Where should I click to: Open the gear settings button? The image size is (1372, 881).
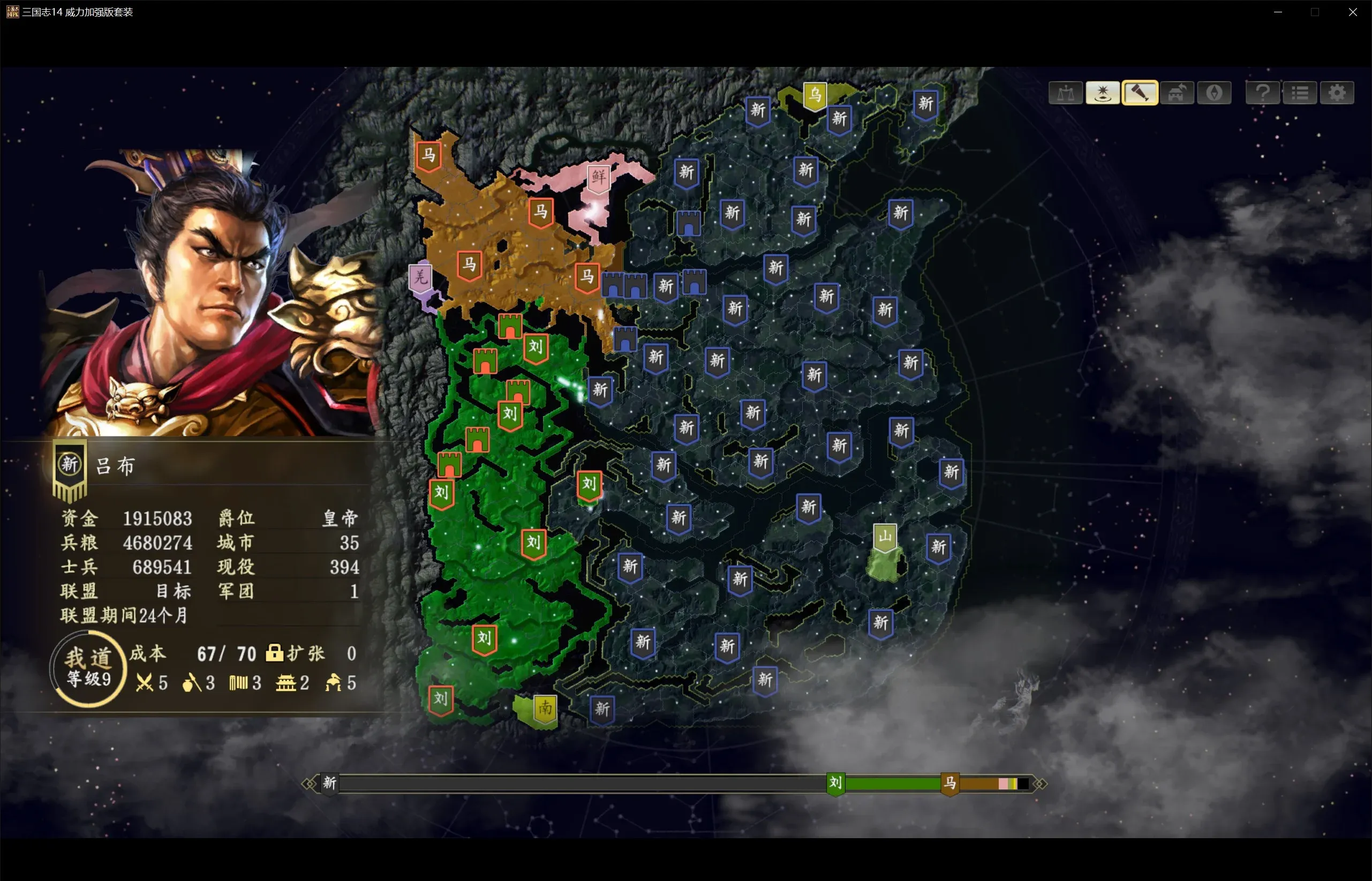click(x=1337, y=93)
